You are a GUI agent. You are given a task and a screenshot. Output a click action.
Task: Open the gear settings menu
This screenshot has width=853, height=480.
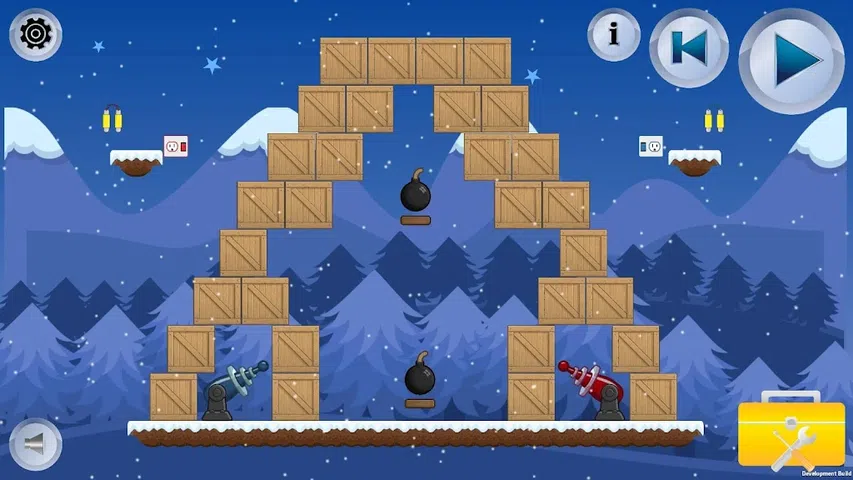(36, 35)
